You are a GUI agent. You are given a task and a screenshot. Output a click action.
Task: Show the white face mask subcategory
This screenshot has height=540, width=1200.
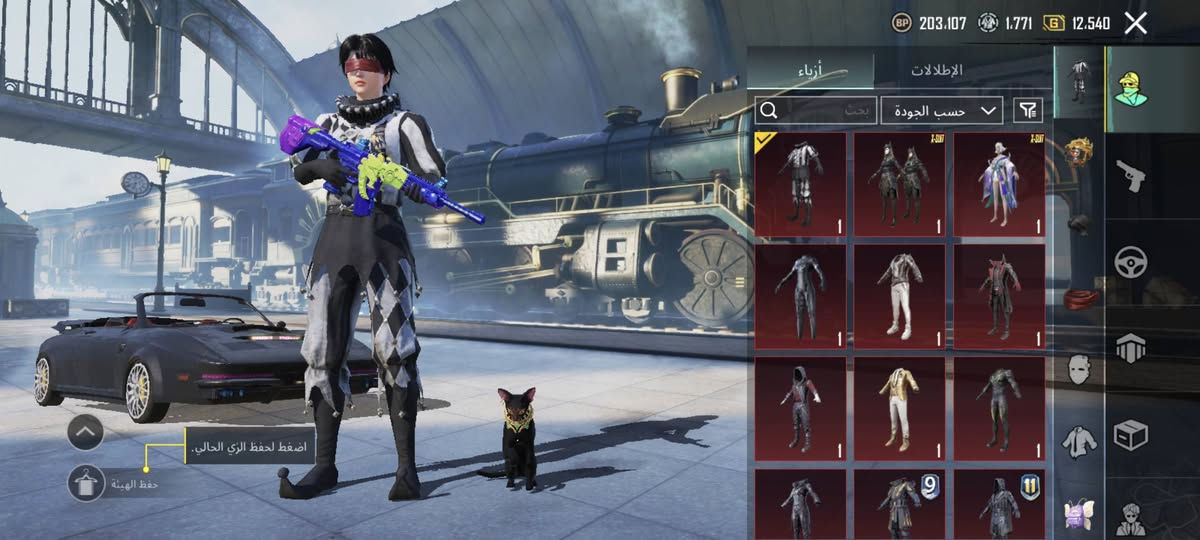point(1078,368)
